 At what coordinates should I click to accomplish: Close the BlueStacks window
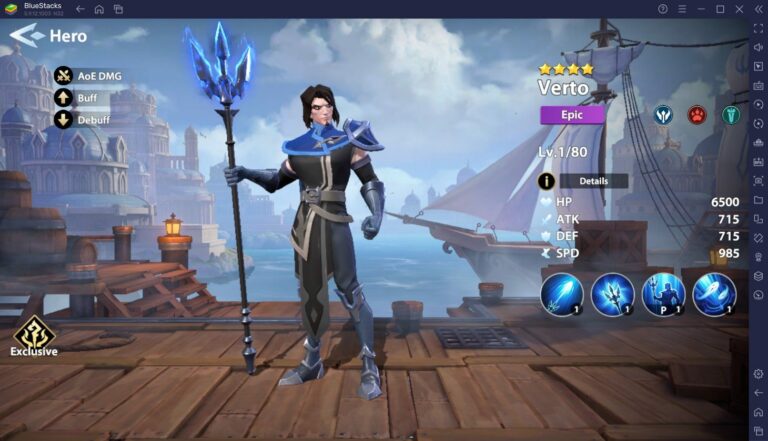point(738,8)
